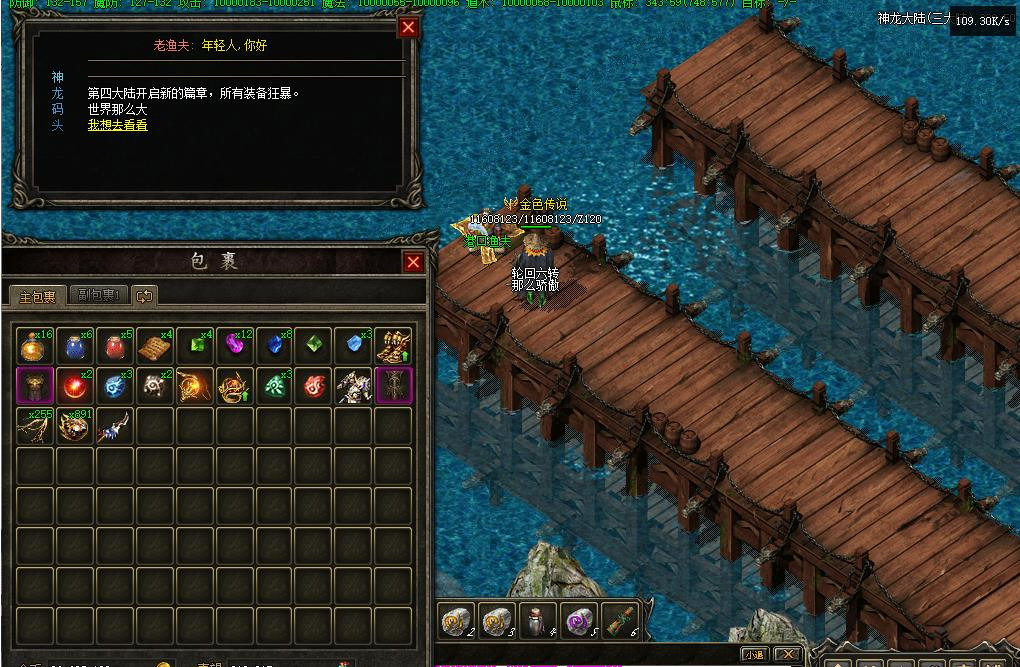Select the dark blue gem stack of 8

275,346
